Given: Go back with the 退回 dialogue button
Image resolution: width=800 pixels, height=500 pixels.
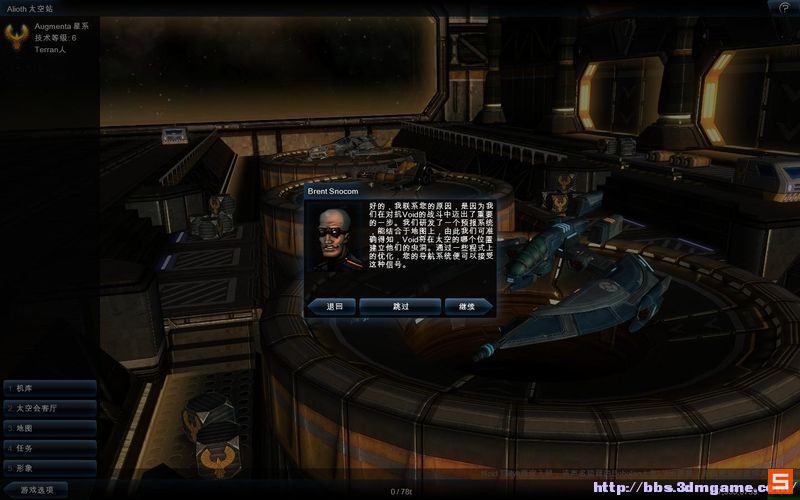Looking at the screenshot, I should tap(333, 306).
